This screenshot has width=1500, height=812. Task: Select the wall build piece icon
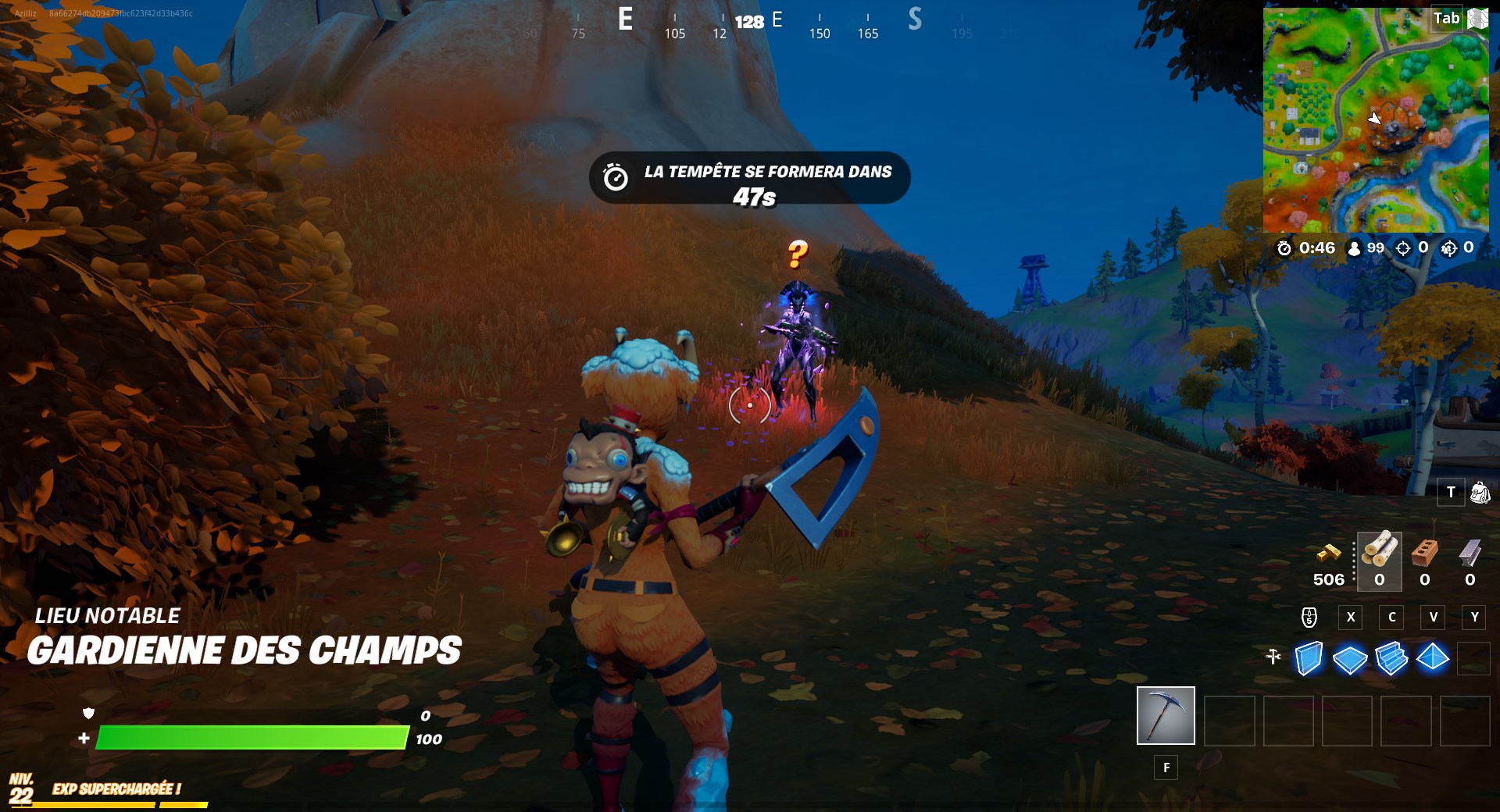(1309, 660)
